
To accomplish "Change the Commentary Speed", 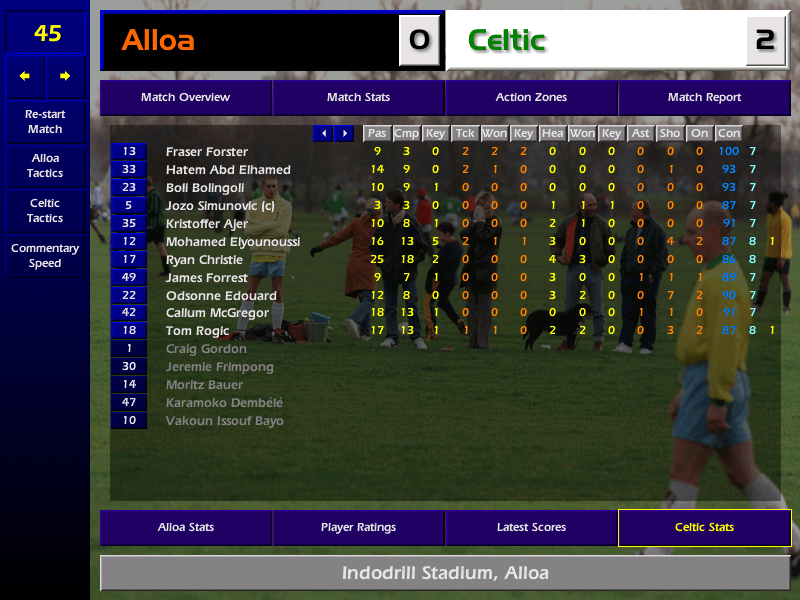I will pyautogui.click(x=45, y=256).
